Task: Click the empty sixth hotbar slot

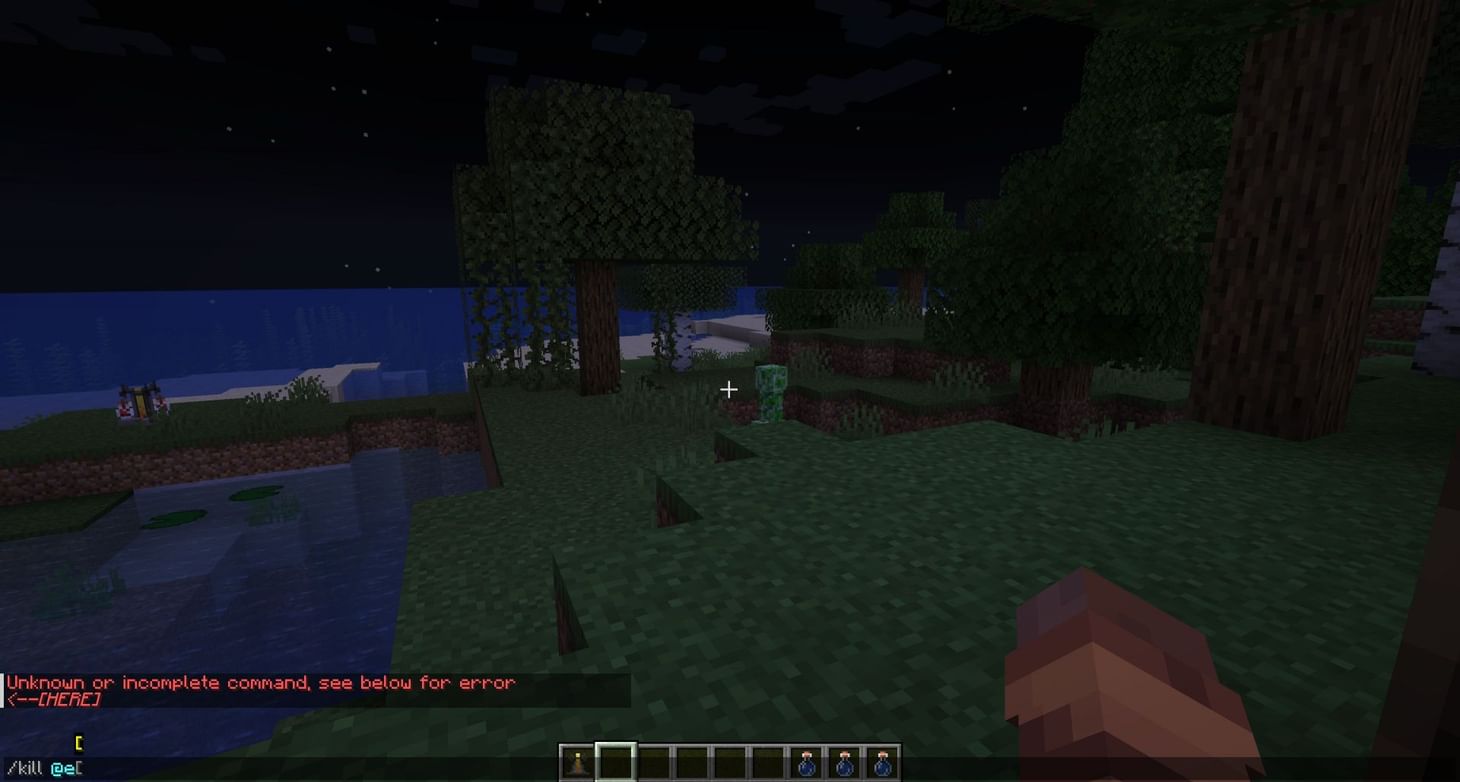Action: click(x=768, y=762)
